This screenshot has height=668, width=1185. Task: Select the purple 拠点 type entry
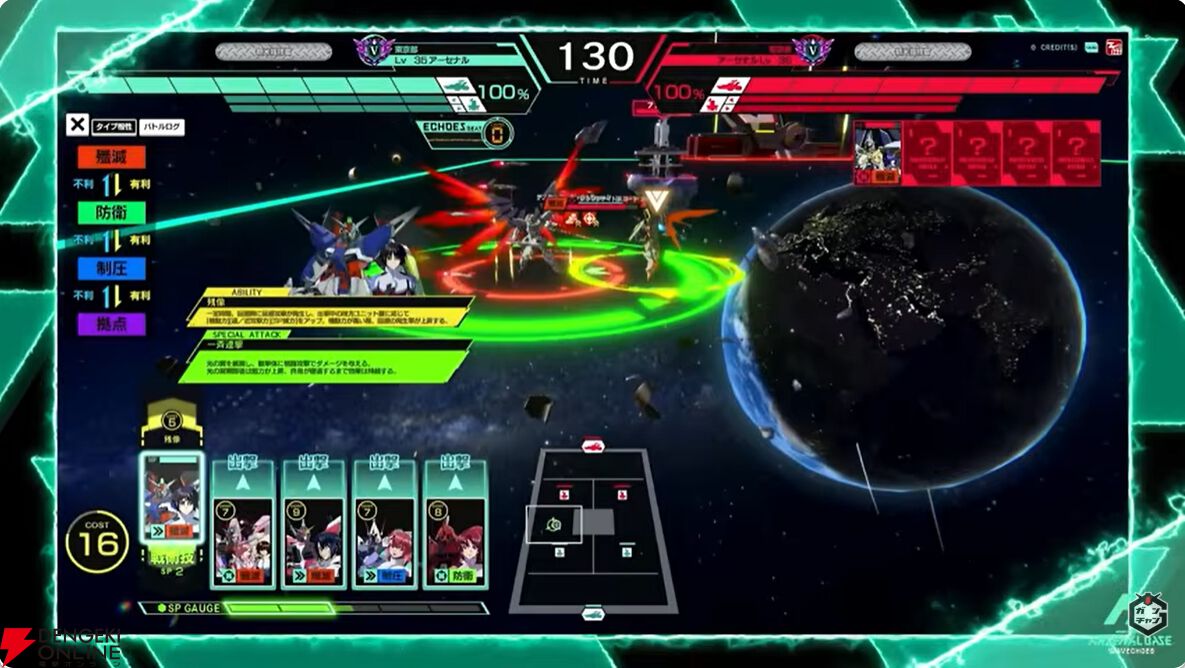pyautogui.click(x=109, y=324)
